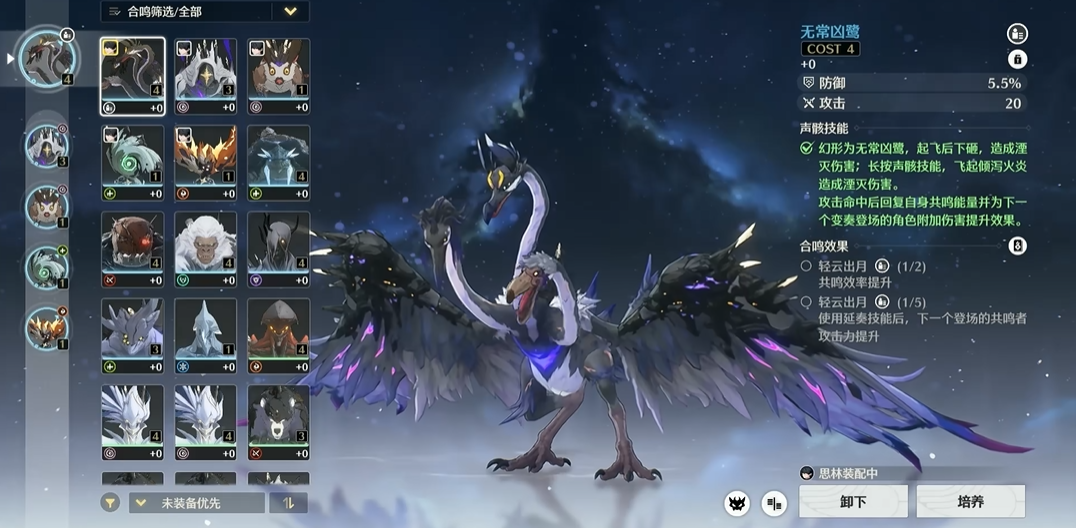Show the 合鸣效果 sonata effect details icon
The height and width of the screenshot is (528, 1076).
pos(1017,245)
